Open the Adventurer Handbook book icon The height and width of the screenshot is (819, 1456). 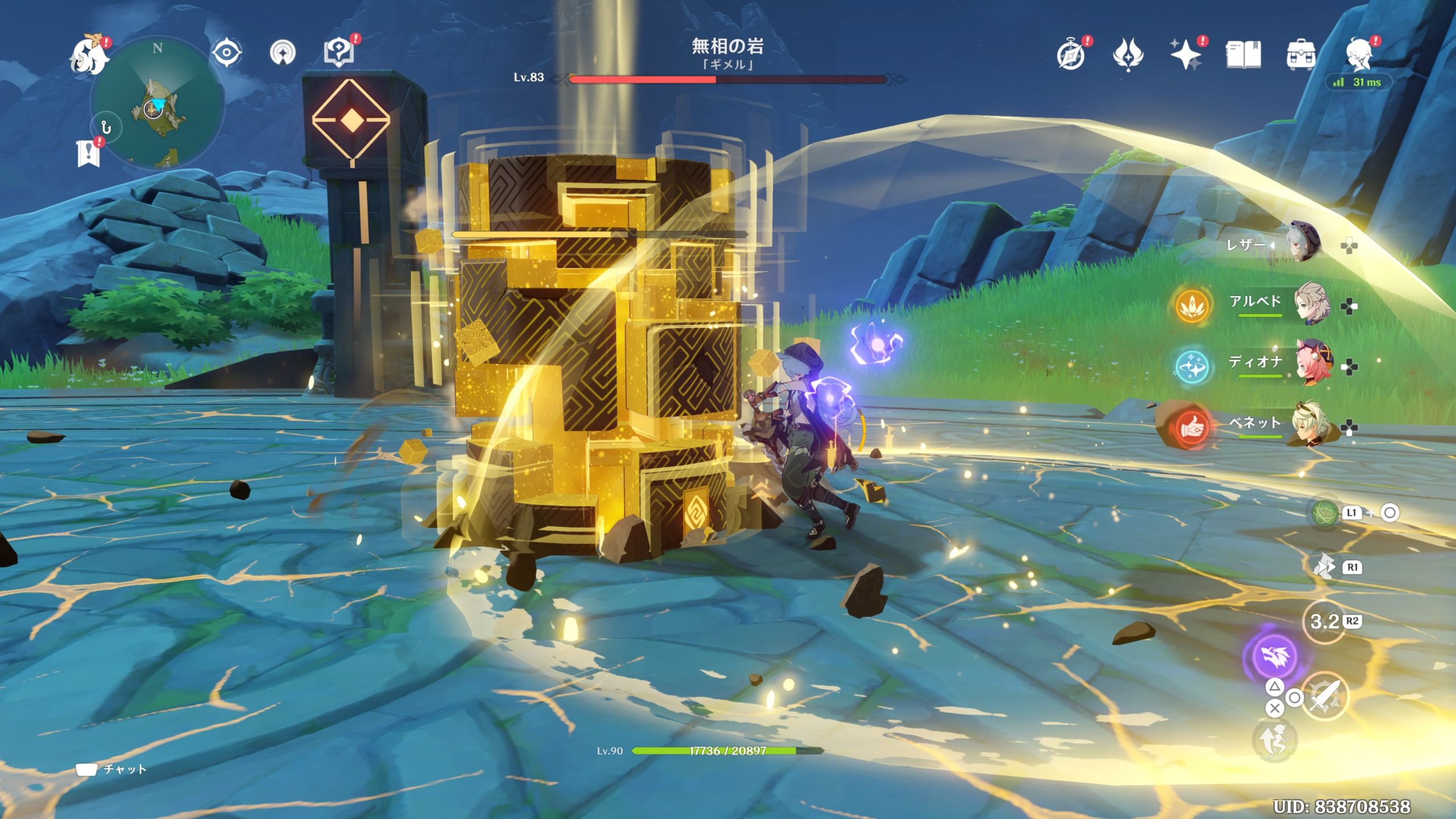[x=1243, y=55]
